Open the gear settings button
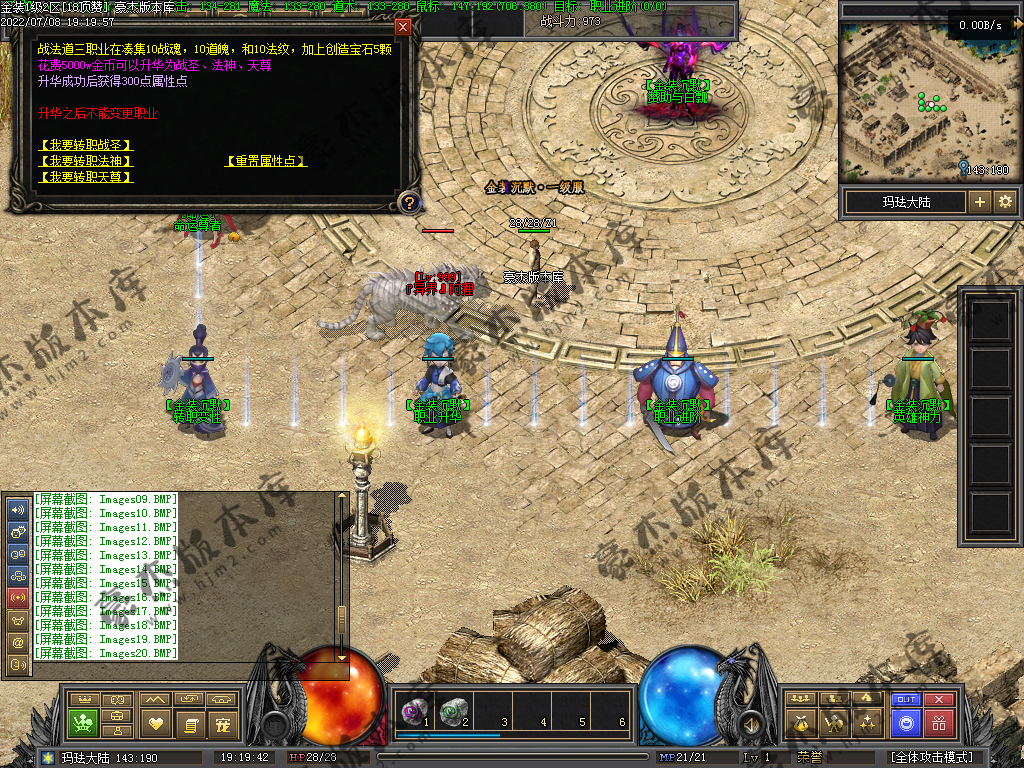Image resolution: width=1024 pixels, height=768 pixels. click(1005, 202)
